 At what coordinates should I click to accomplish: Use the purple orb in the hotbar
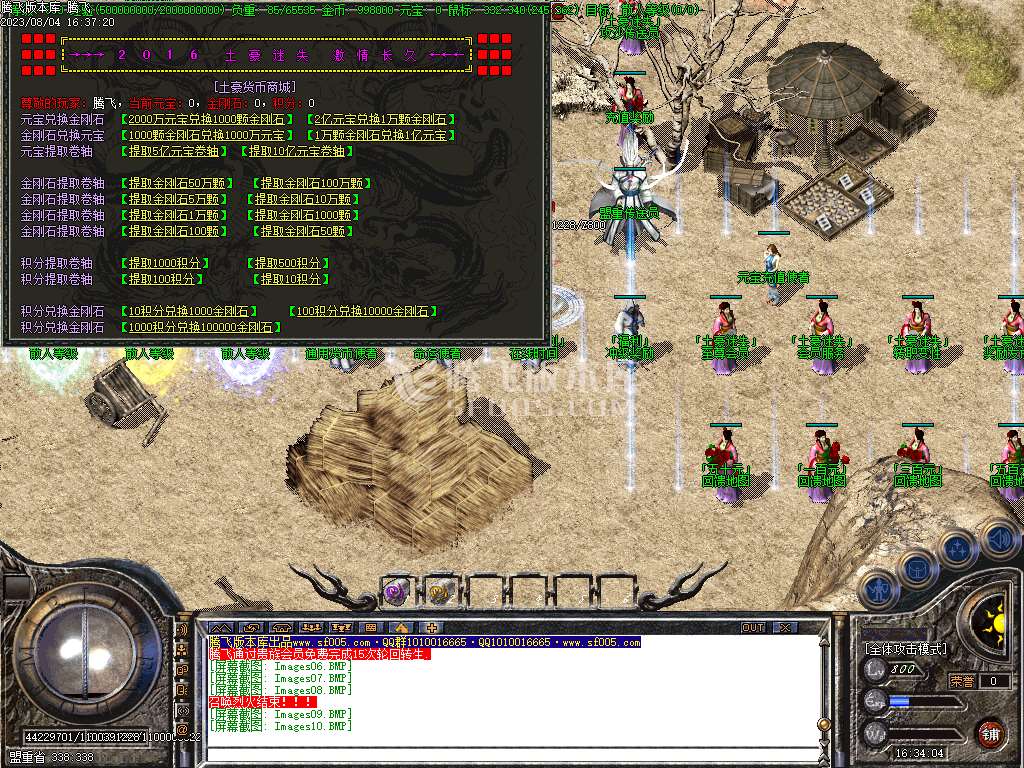[x=394, y=592]
